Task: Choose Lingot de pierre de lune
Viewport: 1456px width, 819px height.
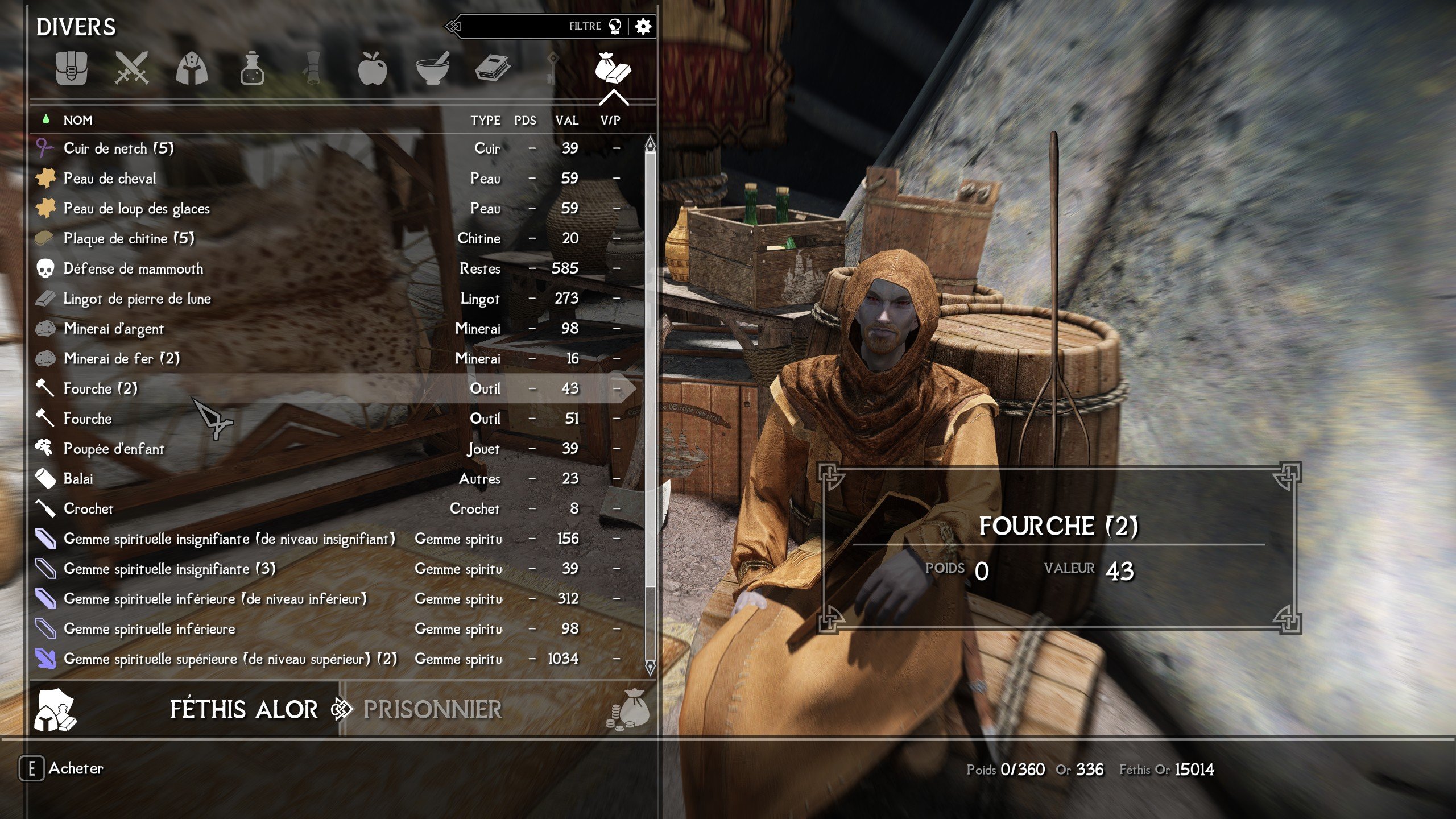Action: click(137, 299)
